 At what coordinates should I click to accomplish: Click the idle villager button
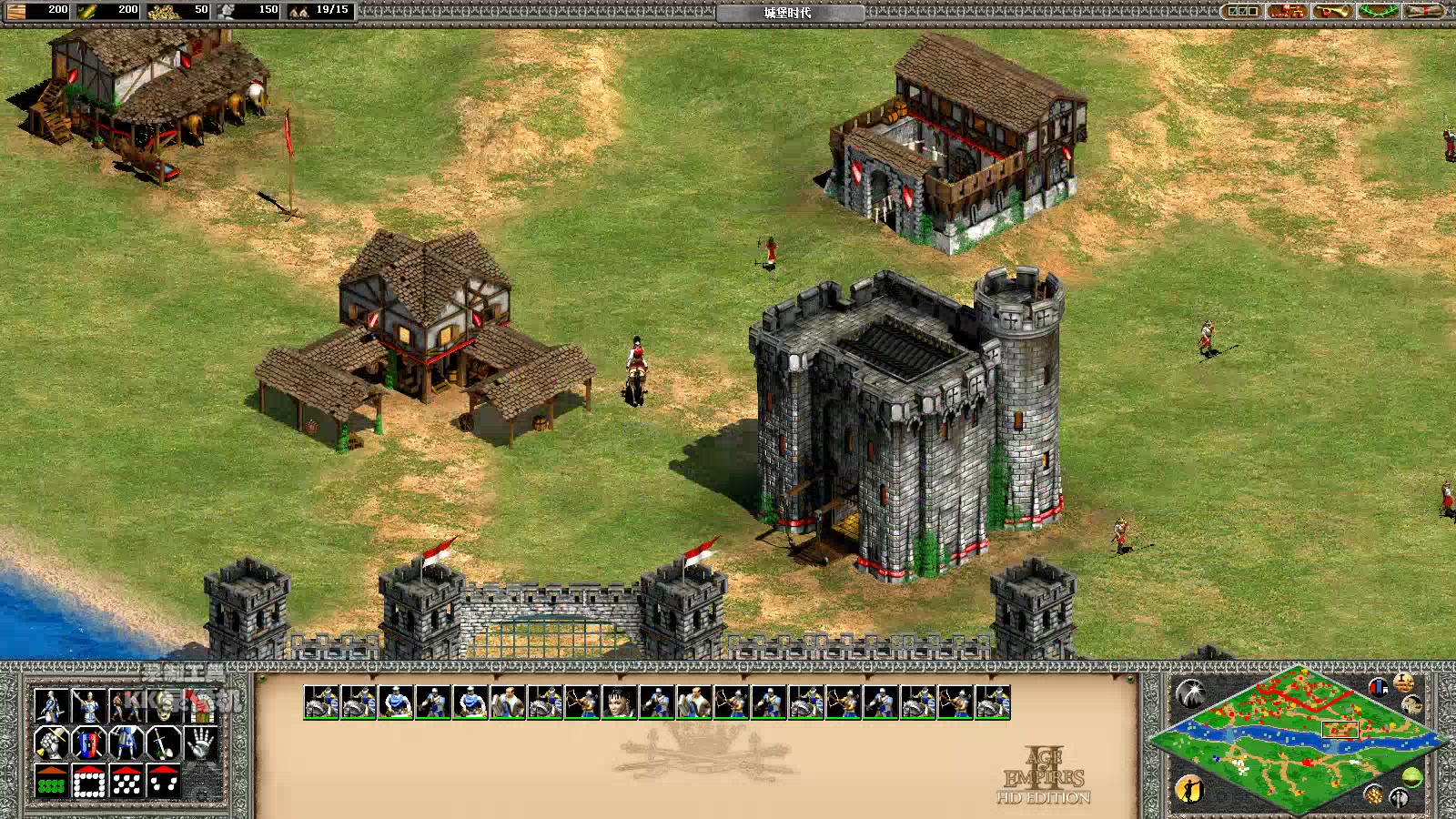pos(1189,788)
